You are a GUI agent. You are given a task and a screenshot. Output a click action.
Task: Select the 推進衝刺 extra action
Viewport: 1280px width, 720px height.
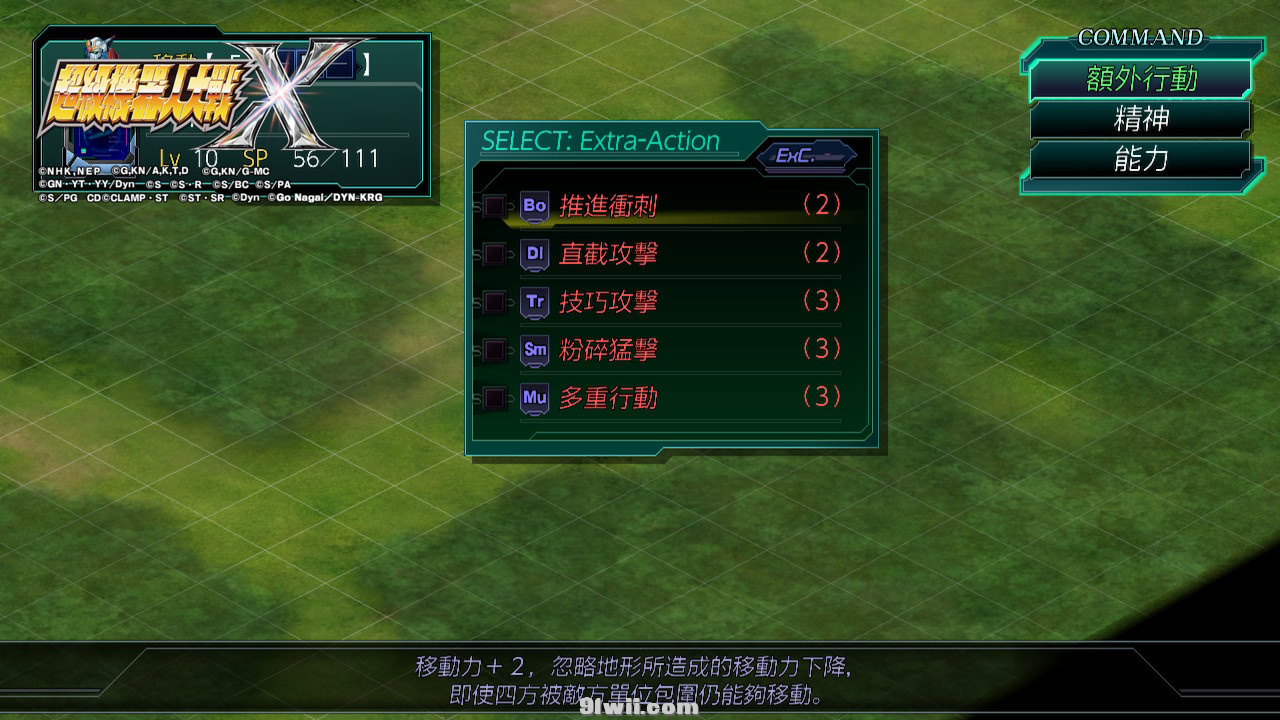(x=608, y=206)
